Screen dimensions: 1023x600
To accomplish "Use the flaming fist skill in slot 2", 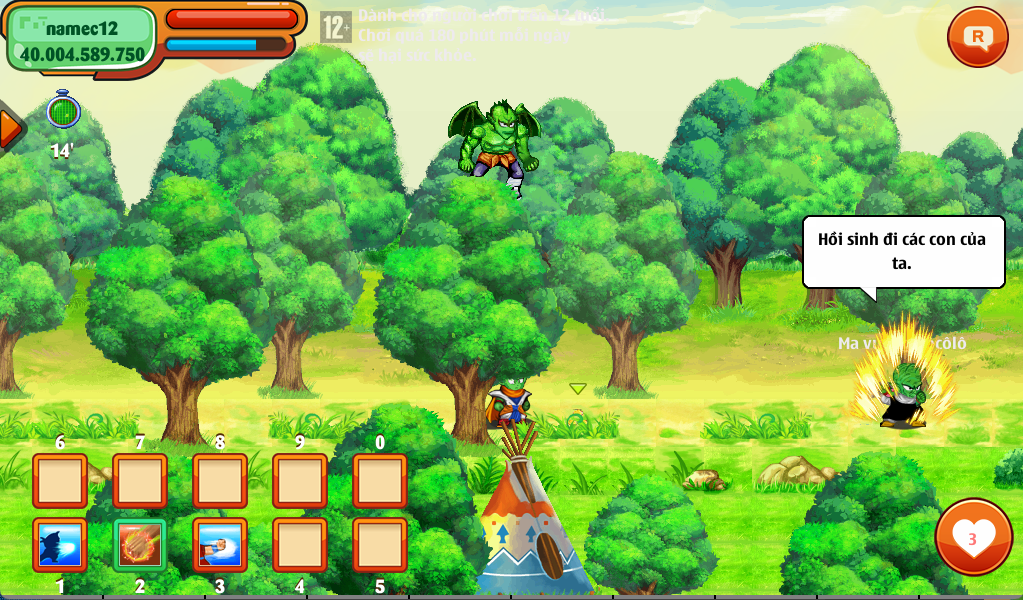I will tap(140, 545).
